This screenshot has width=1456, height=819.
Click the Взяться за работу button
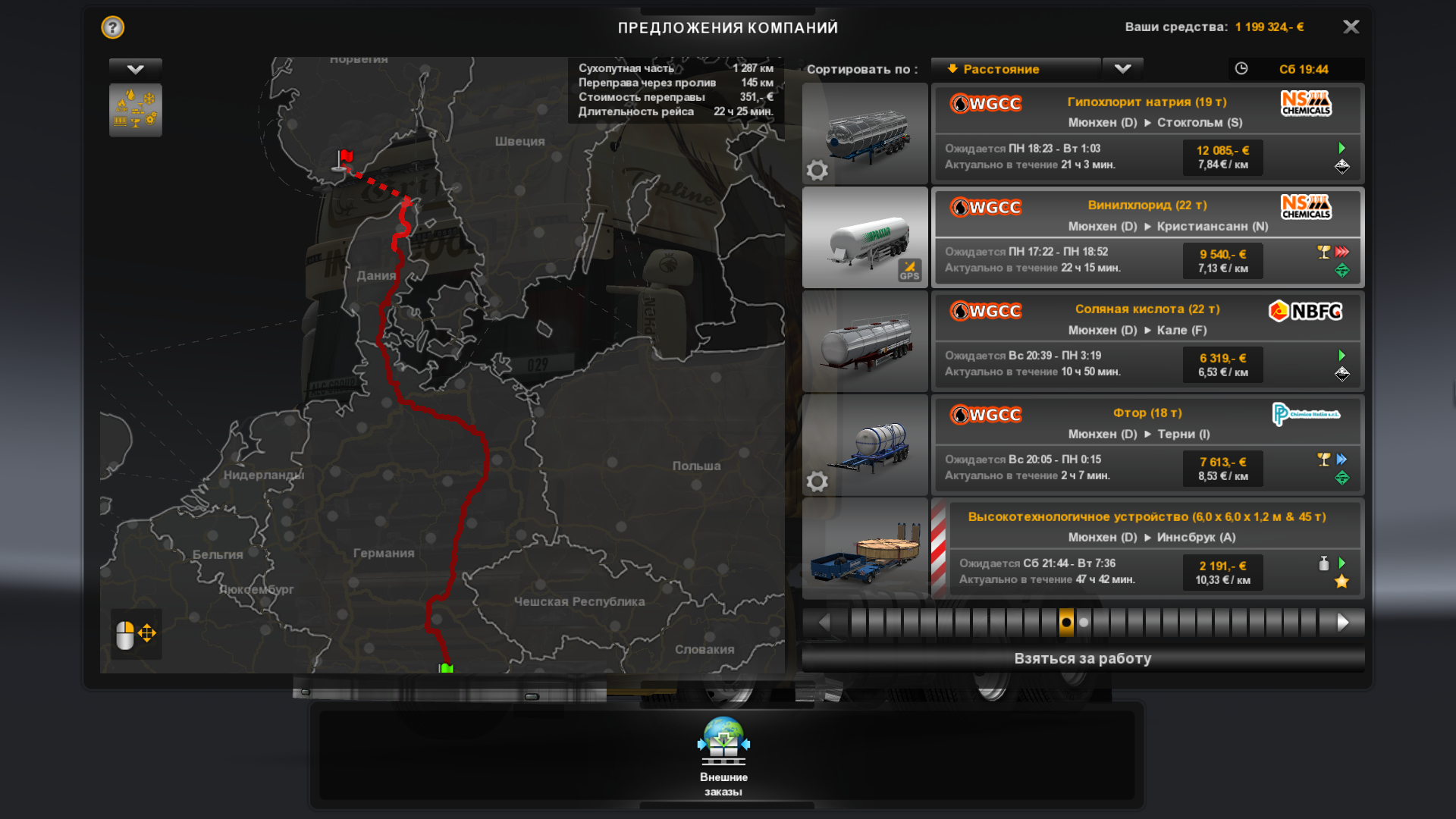point(1082,659)
